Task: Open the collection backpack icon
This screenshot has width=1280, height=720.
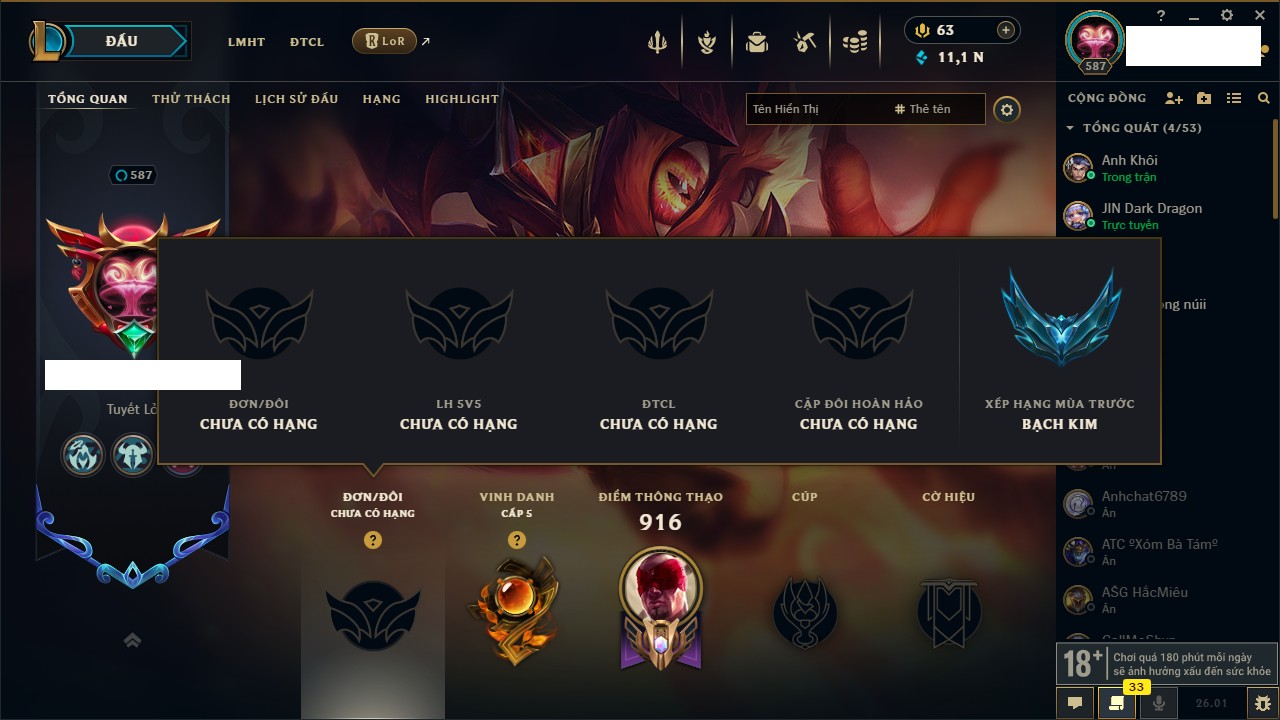Action: [x=757, y=42]
